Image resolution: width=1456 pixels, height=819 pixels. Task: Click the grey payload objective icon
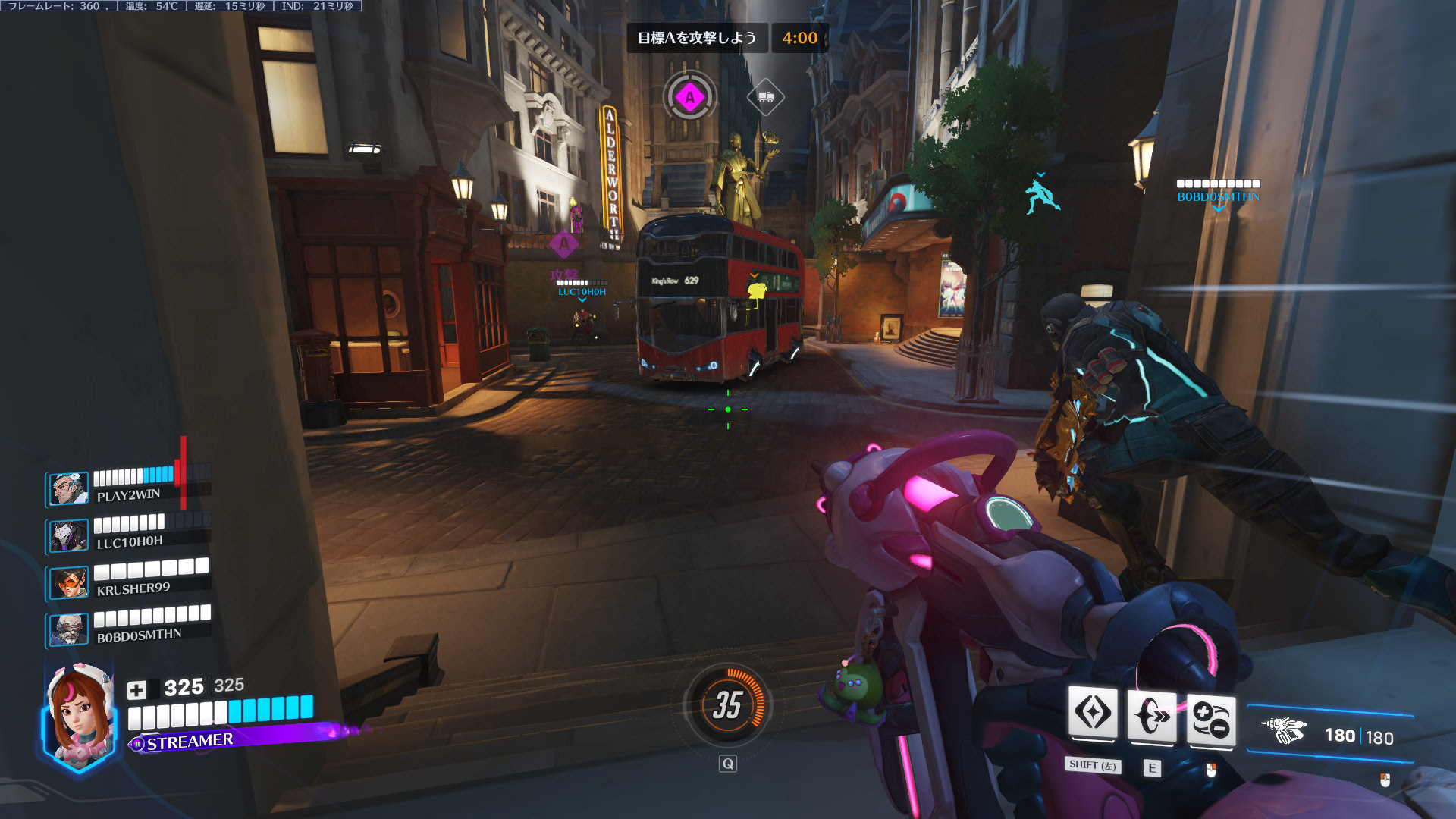pos(765,97)
